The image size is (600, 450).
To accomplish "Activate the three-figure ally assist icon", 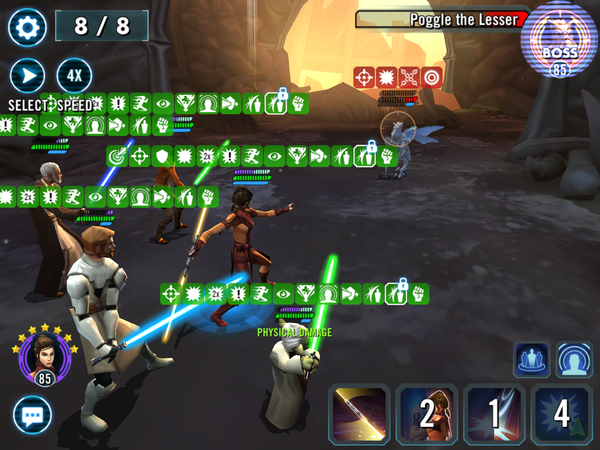I will pyautogui.click(x=531, y=360).
